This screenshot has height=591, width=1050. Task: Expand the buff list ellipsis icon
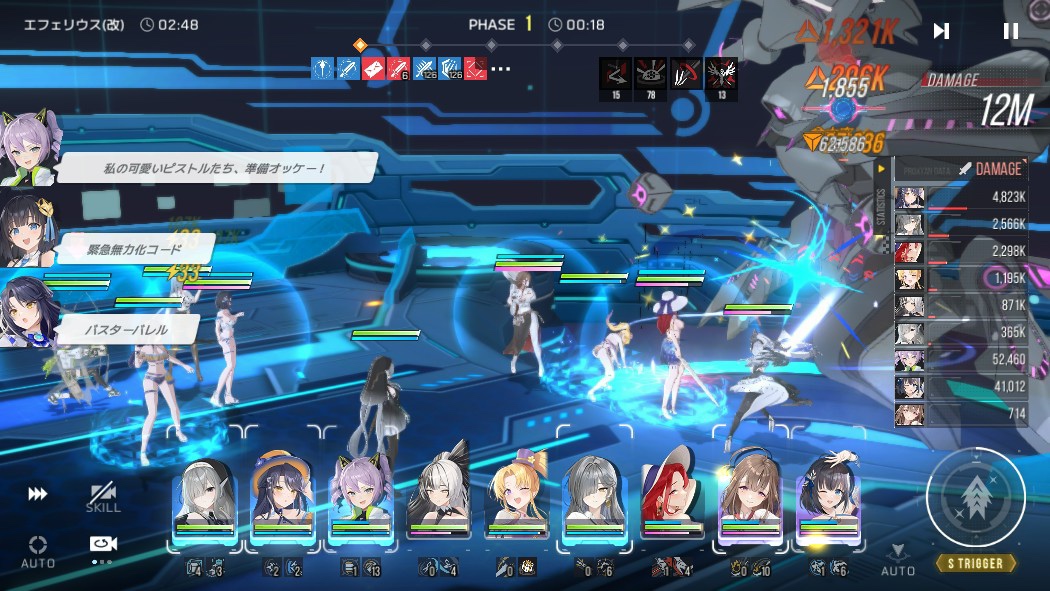[x=501, y=69]
